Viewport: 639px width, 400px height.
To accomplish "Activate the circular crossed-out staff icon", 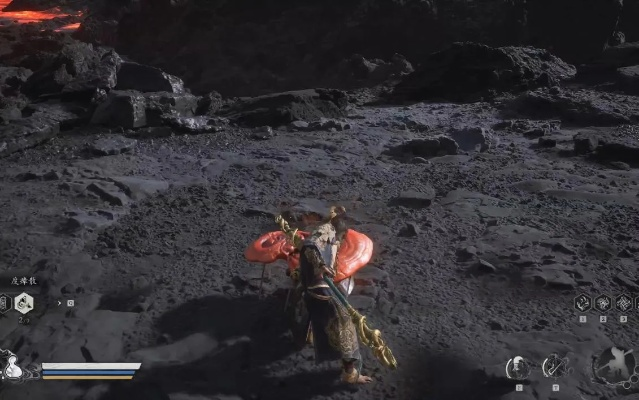I will pos(553,367).
